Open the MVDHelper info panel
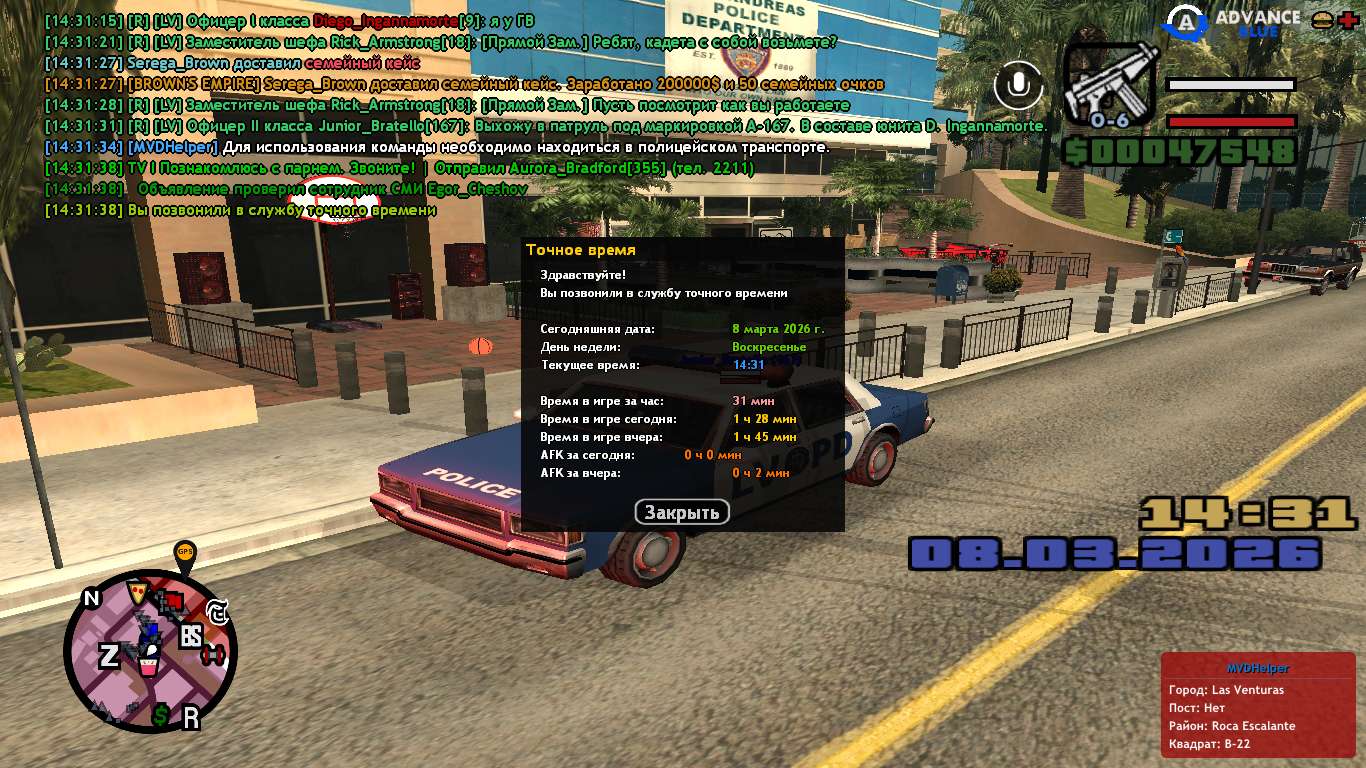The image size is (1366, 768). pos(1257,705)
